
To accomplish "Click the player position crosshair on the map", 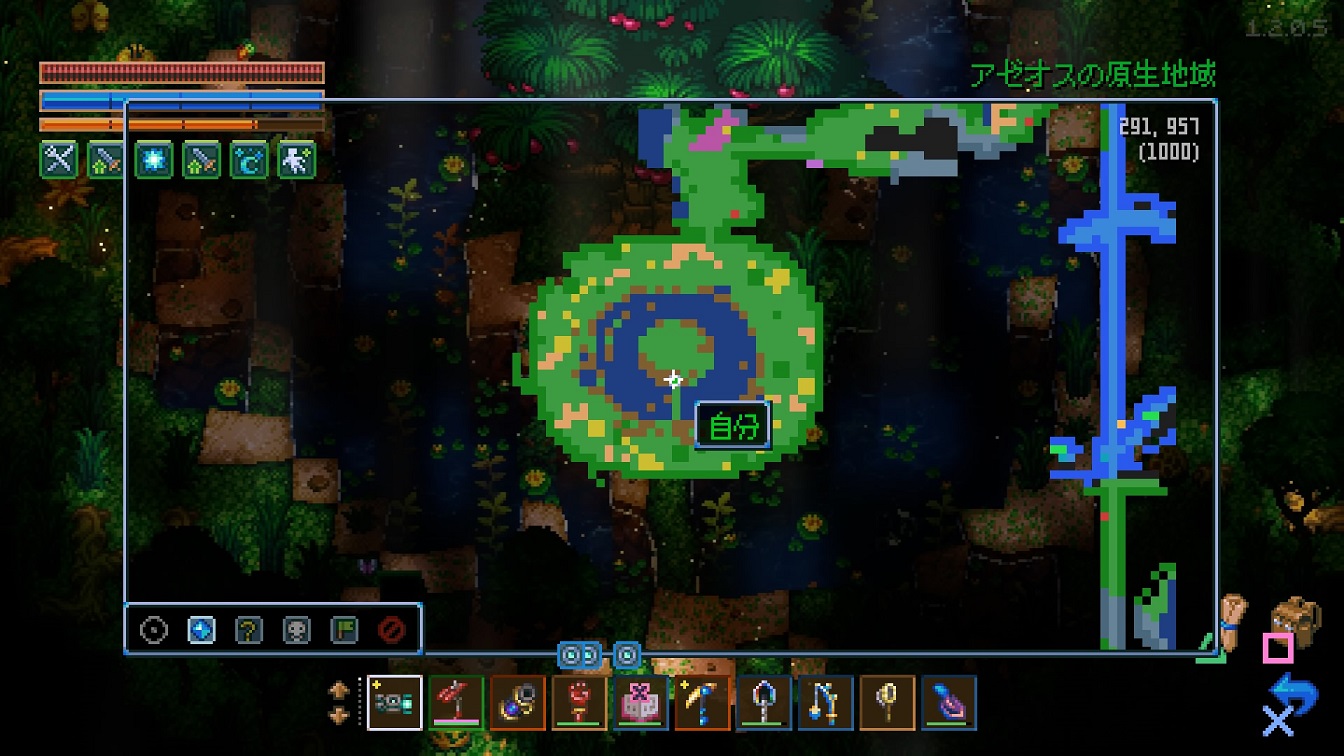I will click(x=674, y=379).
